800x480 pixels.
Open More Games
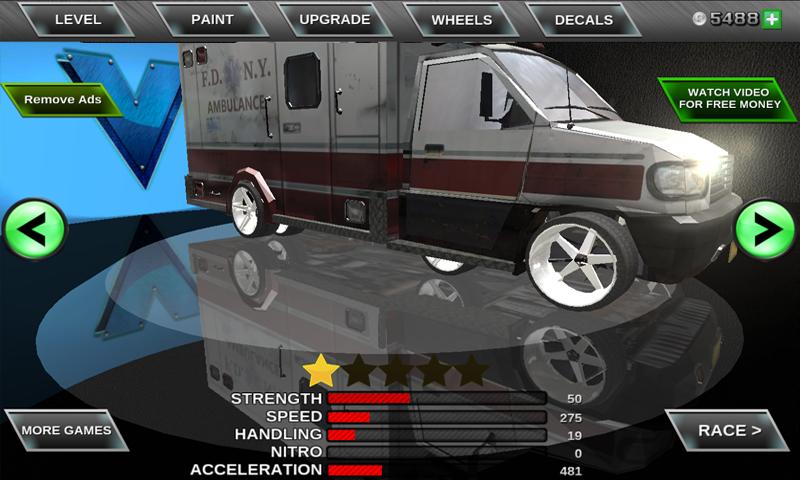[66, 431]
